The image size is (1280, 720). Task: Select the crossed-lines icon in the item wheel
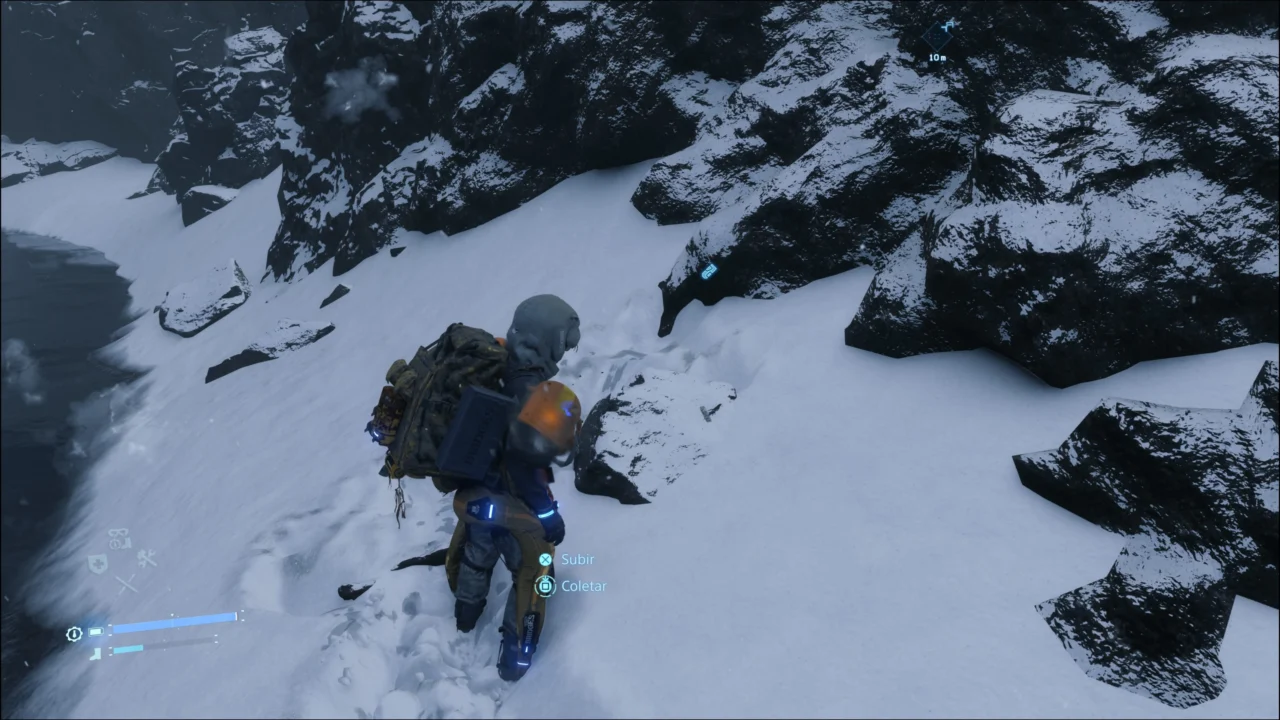[126, 584]
